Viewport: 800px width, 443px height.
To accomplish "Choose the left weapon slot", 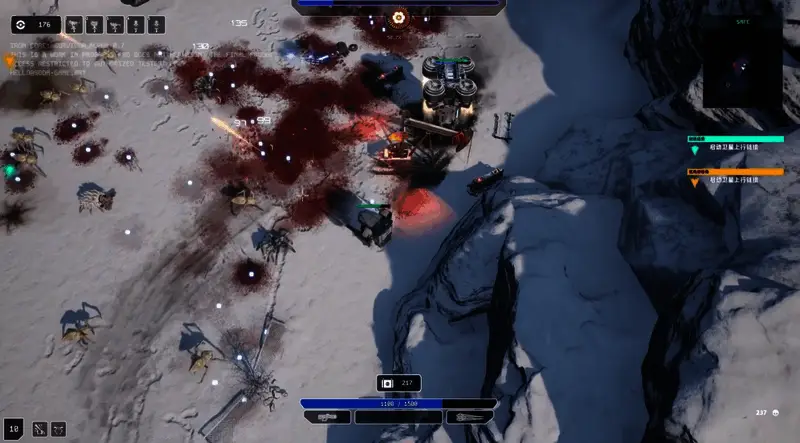I will 327,416.
